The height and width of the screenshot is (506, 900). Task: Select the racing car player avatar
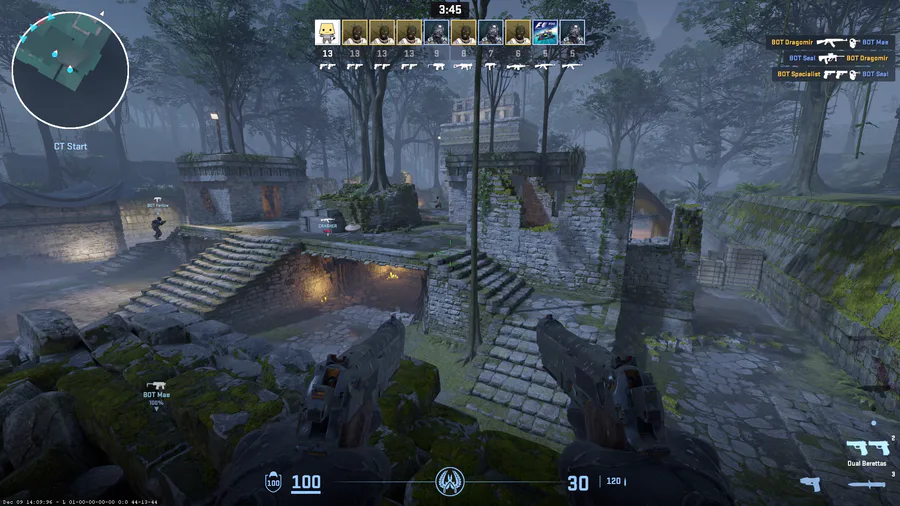545,32
